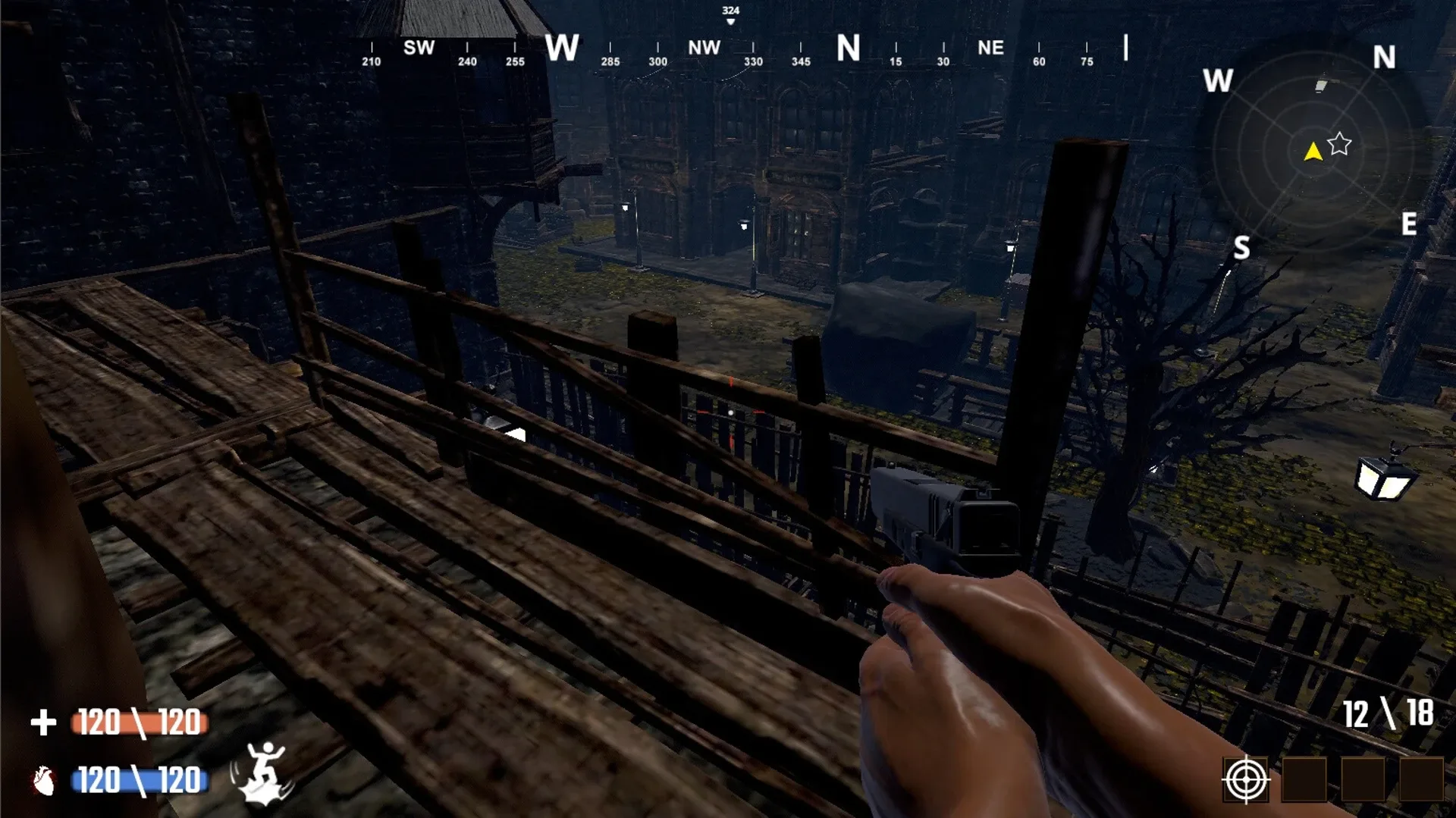1456x818 pixels.
Task: Select the jumping figure status icon
Action: [x=264, y=773]
